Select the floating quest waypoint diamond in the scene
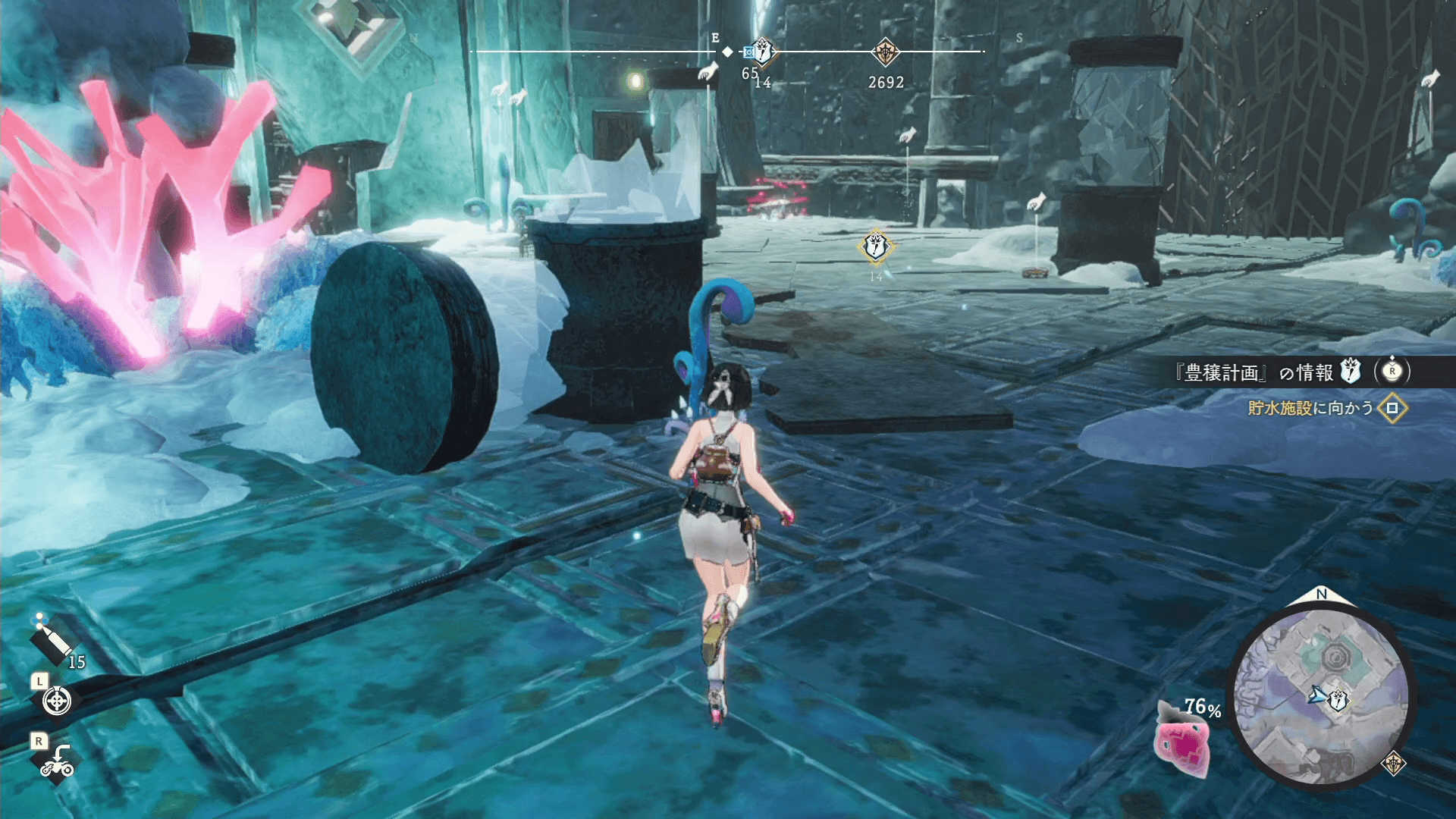 click(876, 246)
